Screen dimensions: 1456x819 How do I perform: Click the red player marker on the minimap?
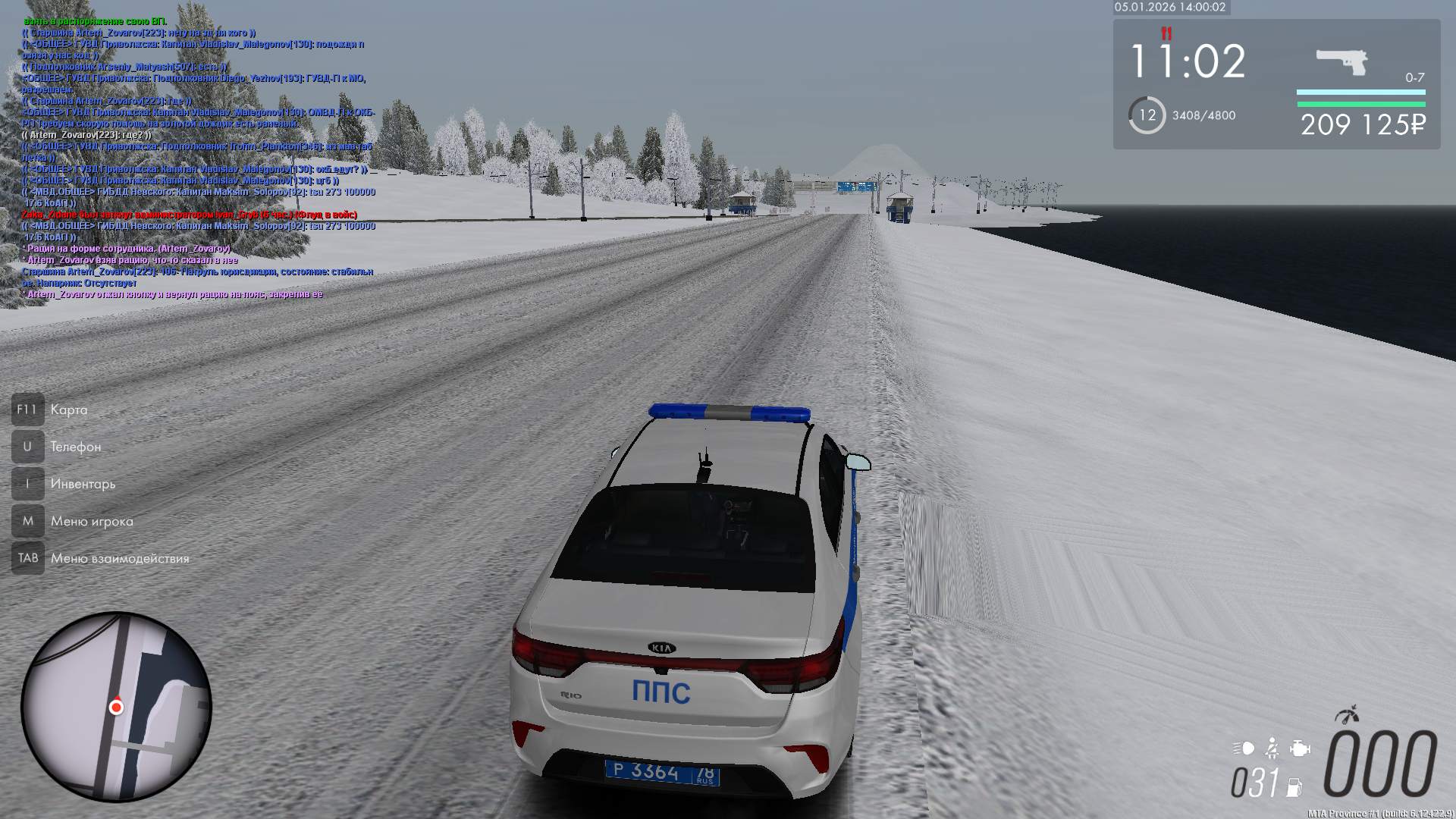tap(116, 708)
